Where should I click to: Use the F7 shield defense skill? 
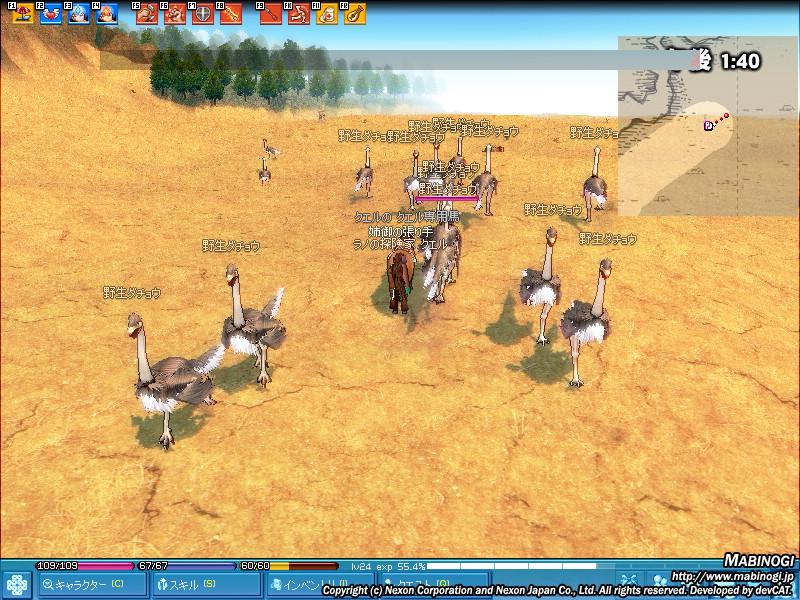tap(203, 14)
